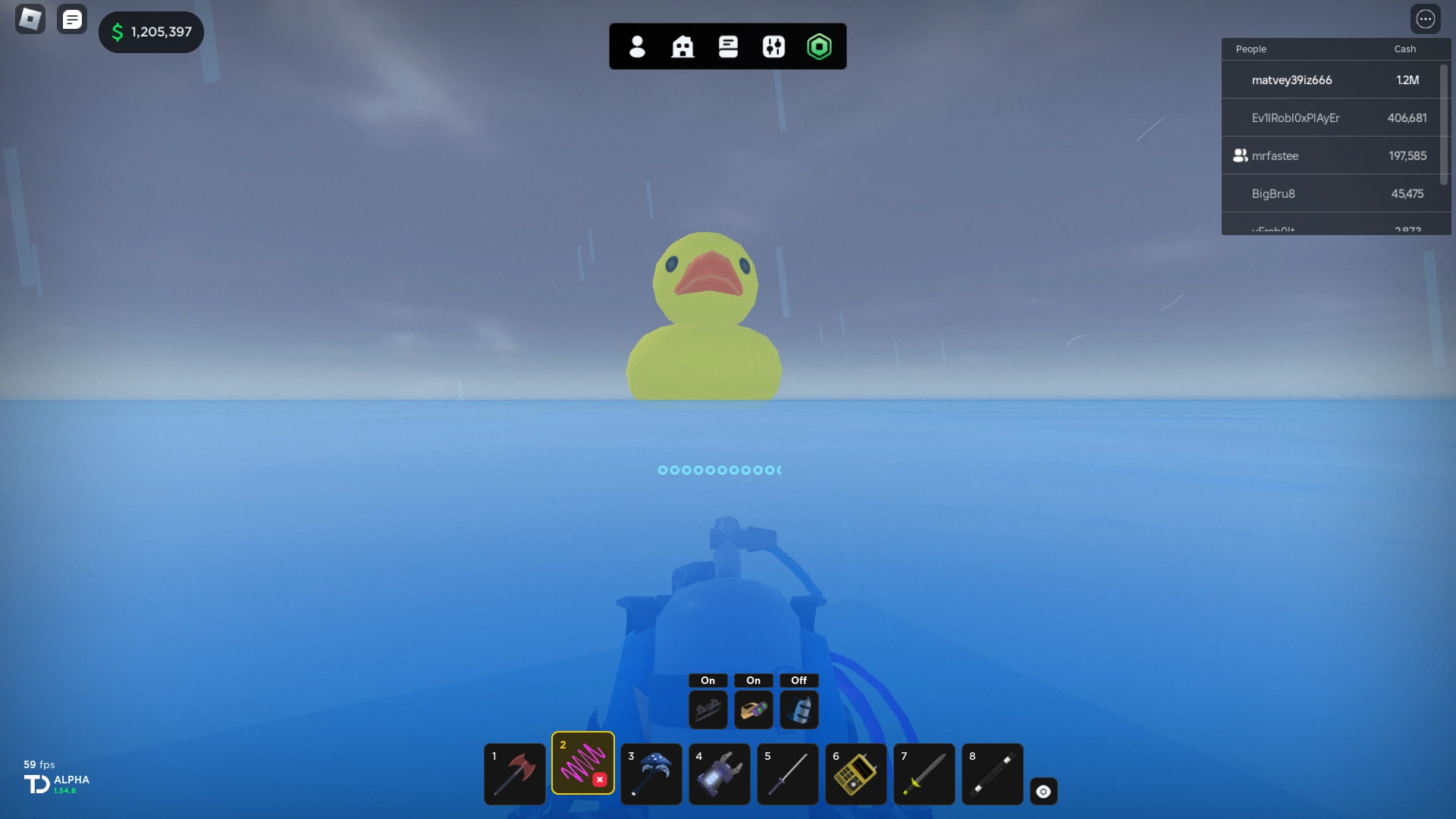Click the Roblox logo icon top left
This screenshot has height=819, width=1456.
30,18
